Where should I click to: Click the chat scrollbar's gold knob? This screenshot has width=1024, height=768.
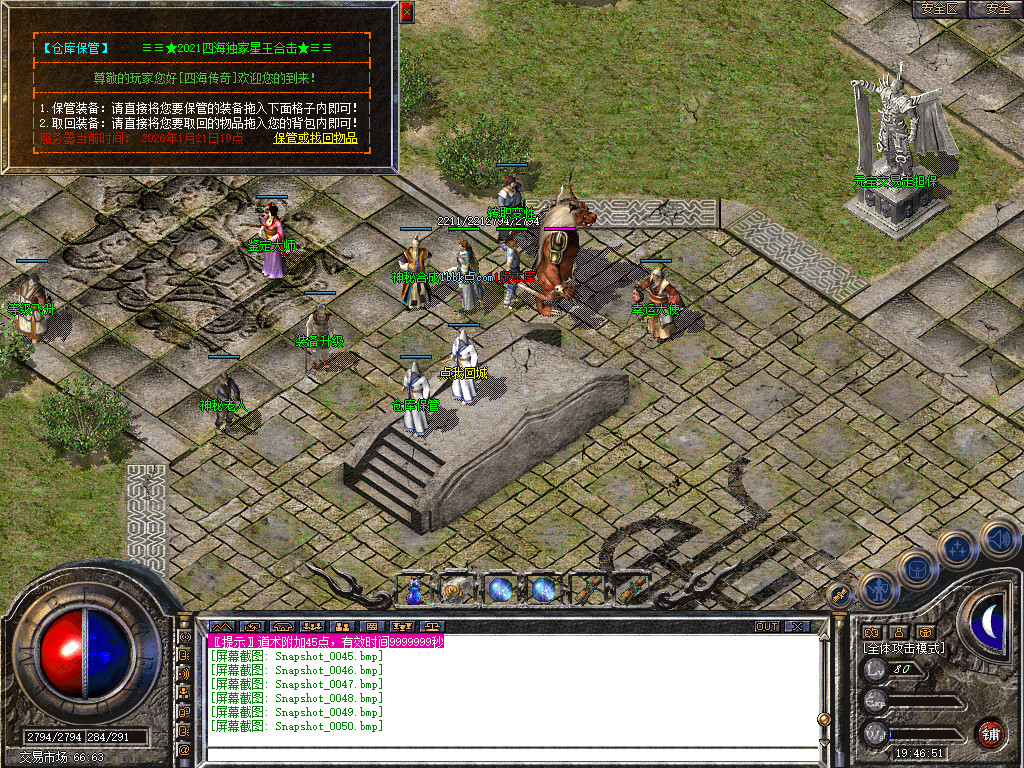pos(823,718)
